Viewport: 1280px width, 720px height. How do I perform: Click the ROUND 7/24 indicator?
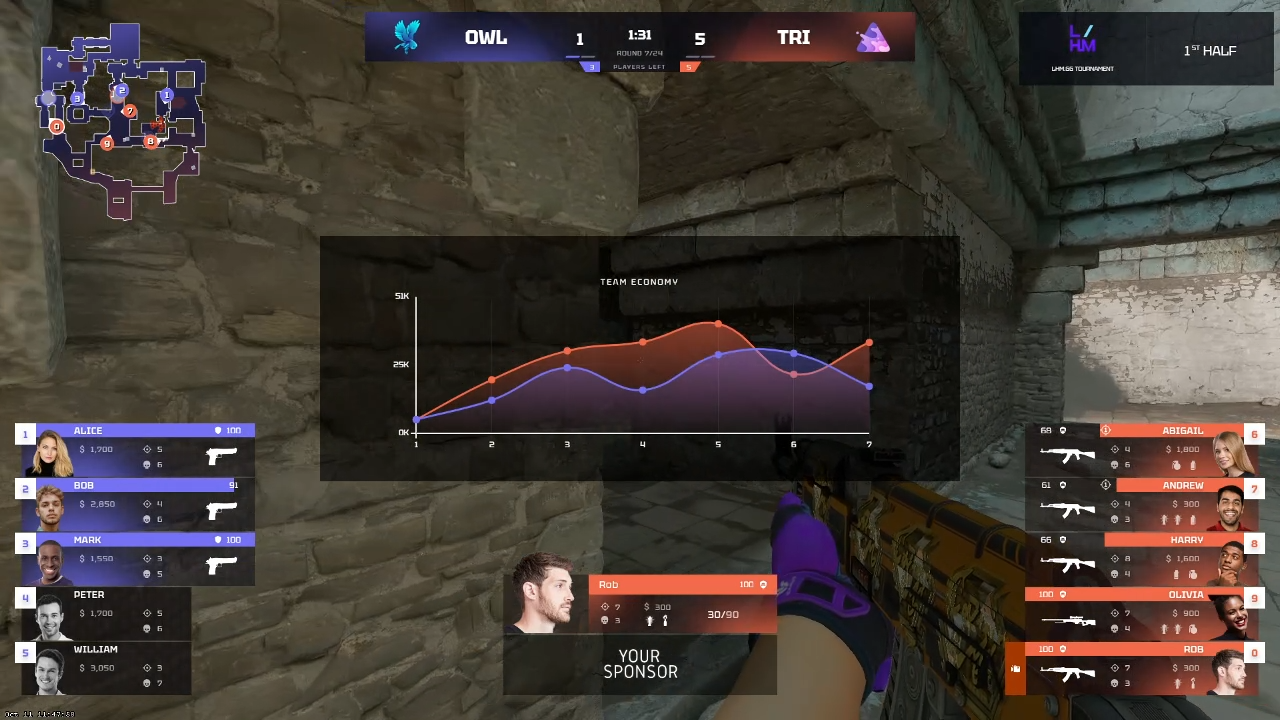[x=639, y=52]
